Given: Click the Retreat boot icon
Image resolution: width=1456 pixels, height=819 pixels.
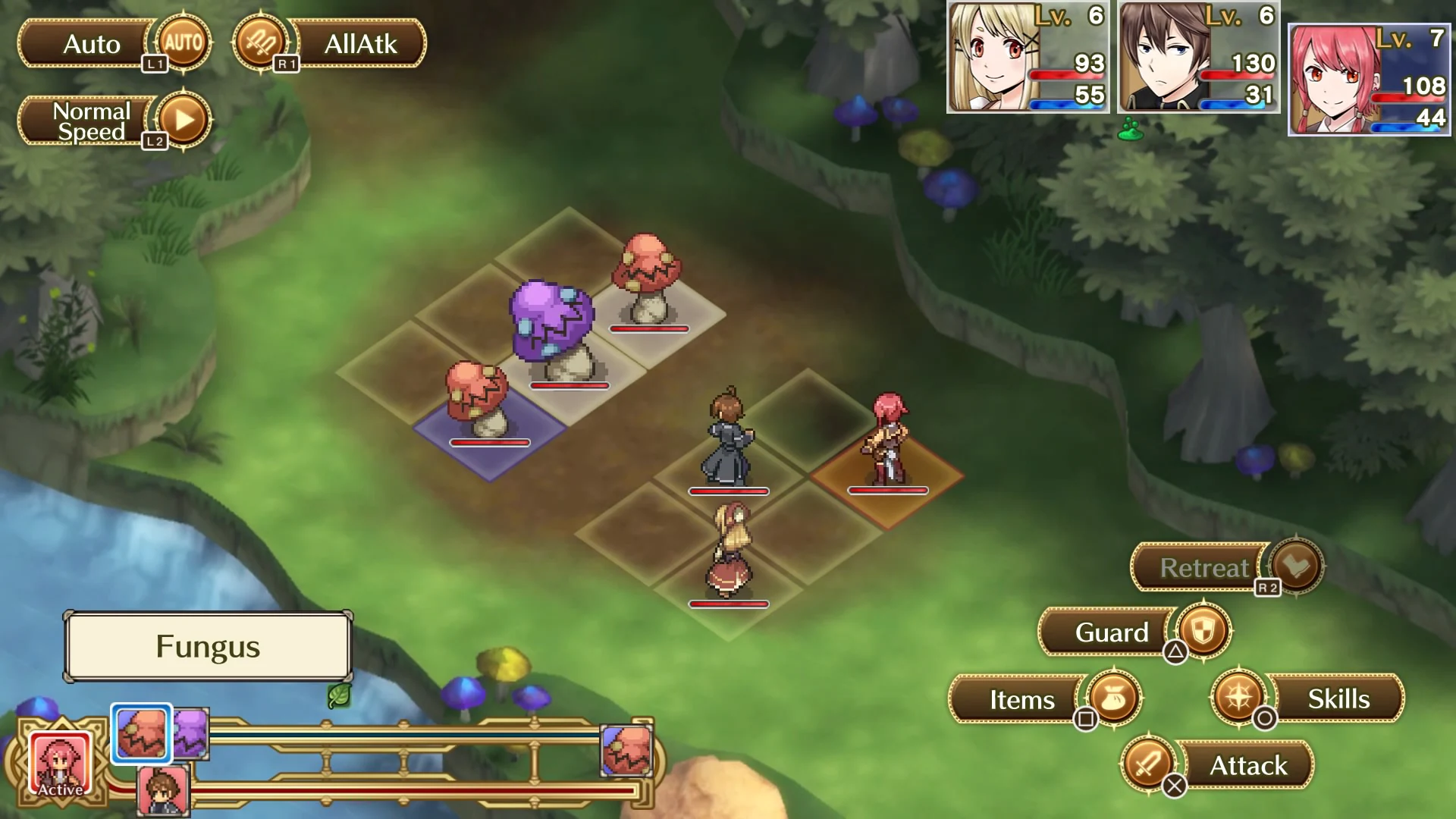Looking at the screenshot, I should pyautogui.click(x=1299, y=567).
